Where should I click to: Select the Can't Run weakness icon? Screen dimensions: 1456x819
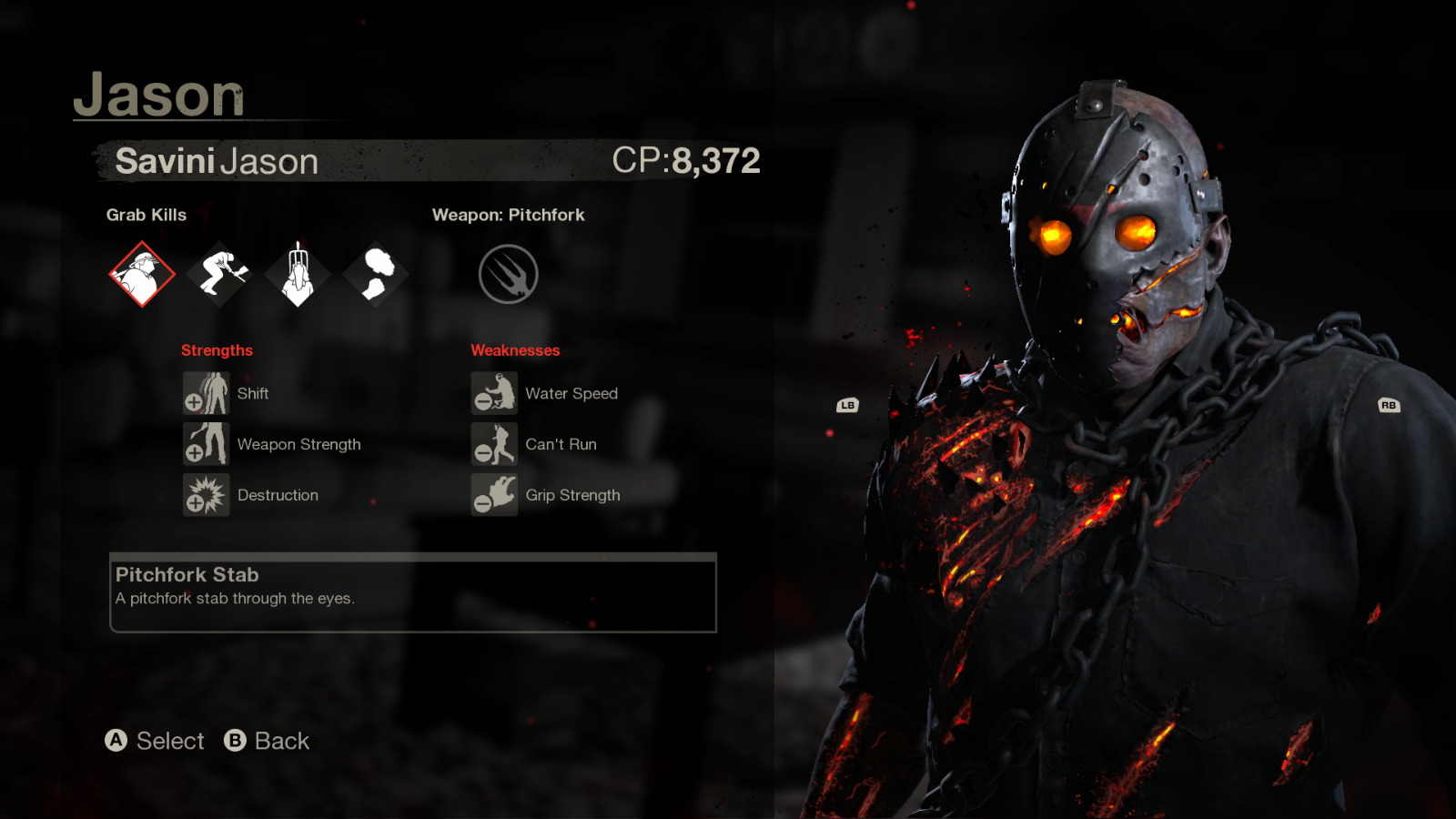[493, 444]
